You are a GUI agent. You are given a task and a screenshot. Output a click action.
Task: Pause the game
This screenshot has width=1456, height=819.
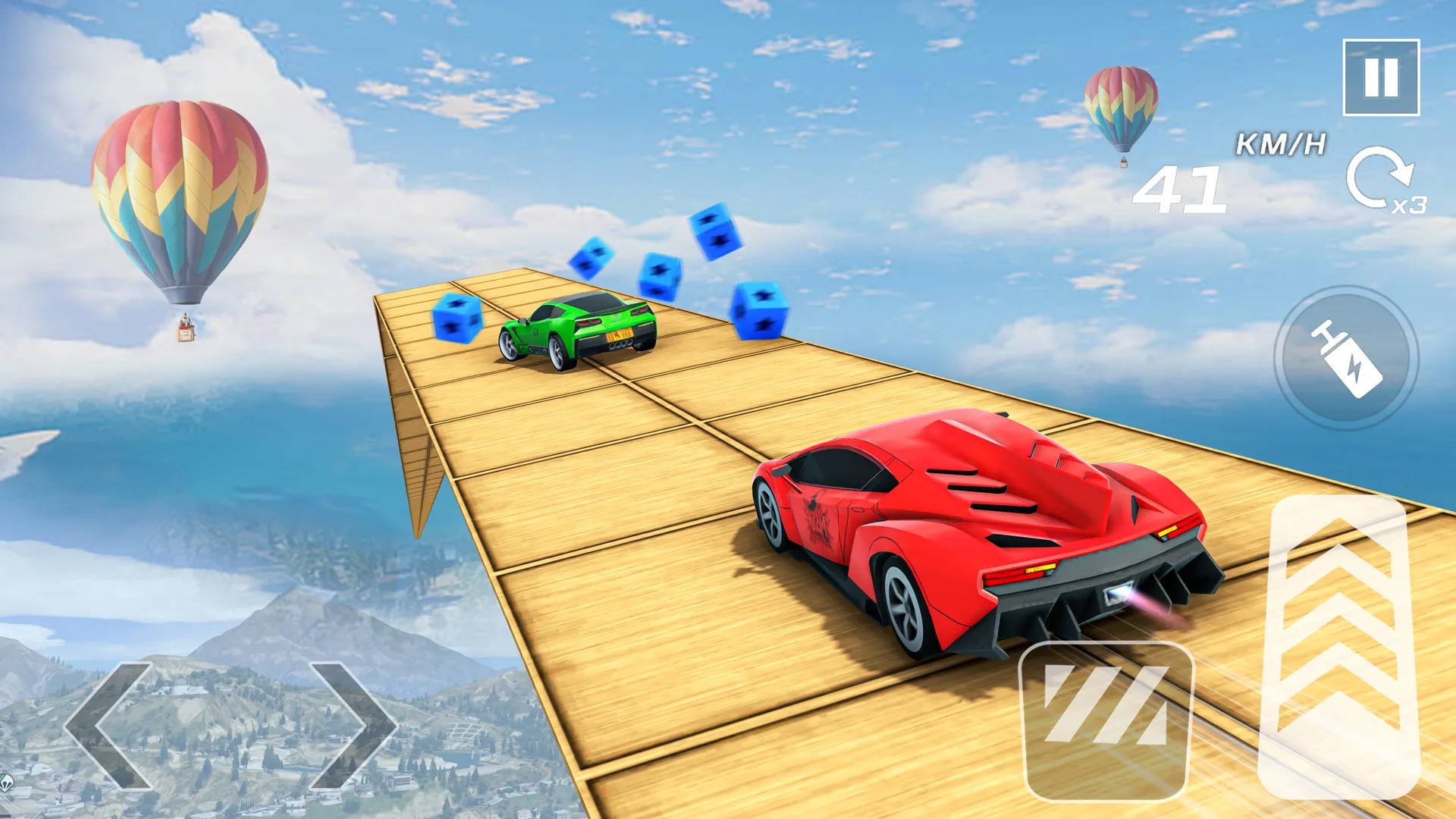(1382, 79)
